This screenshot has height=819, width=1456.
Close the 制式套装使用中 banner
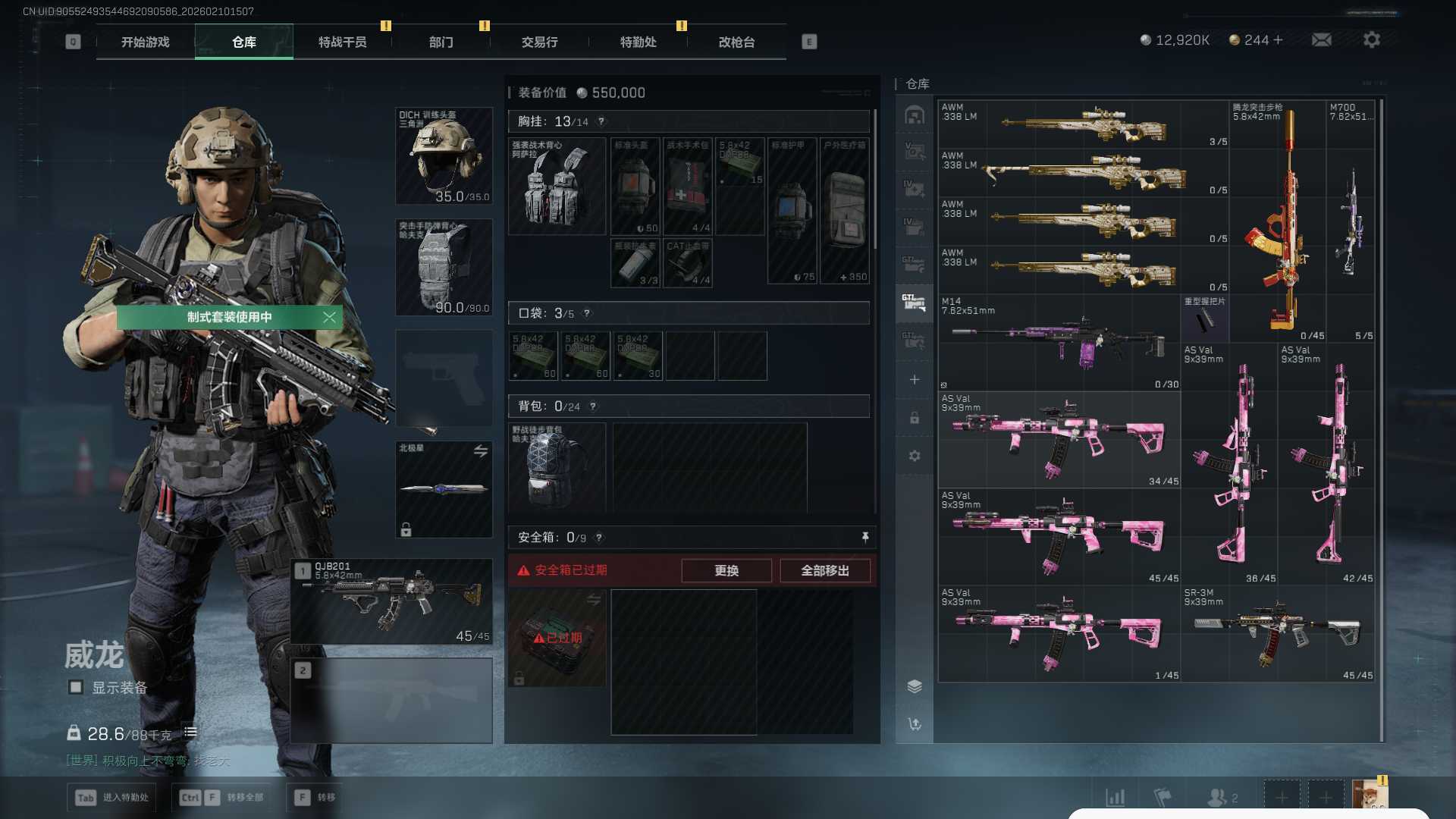pos(329,317)
